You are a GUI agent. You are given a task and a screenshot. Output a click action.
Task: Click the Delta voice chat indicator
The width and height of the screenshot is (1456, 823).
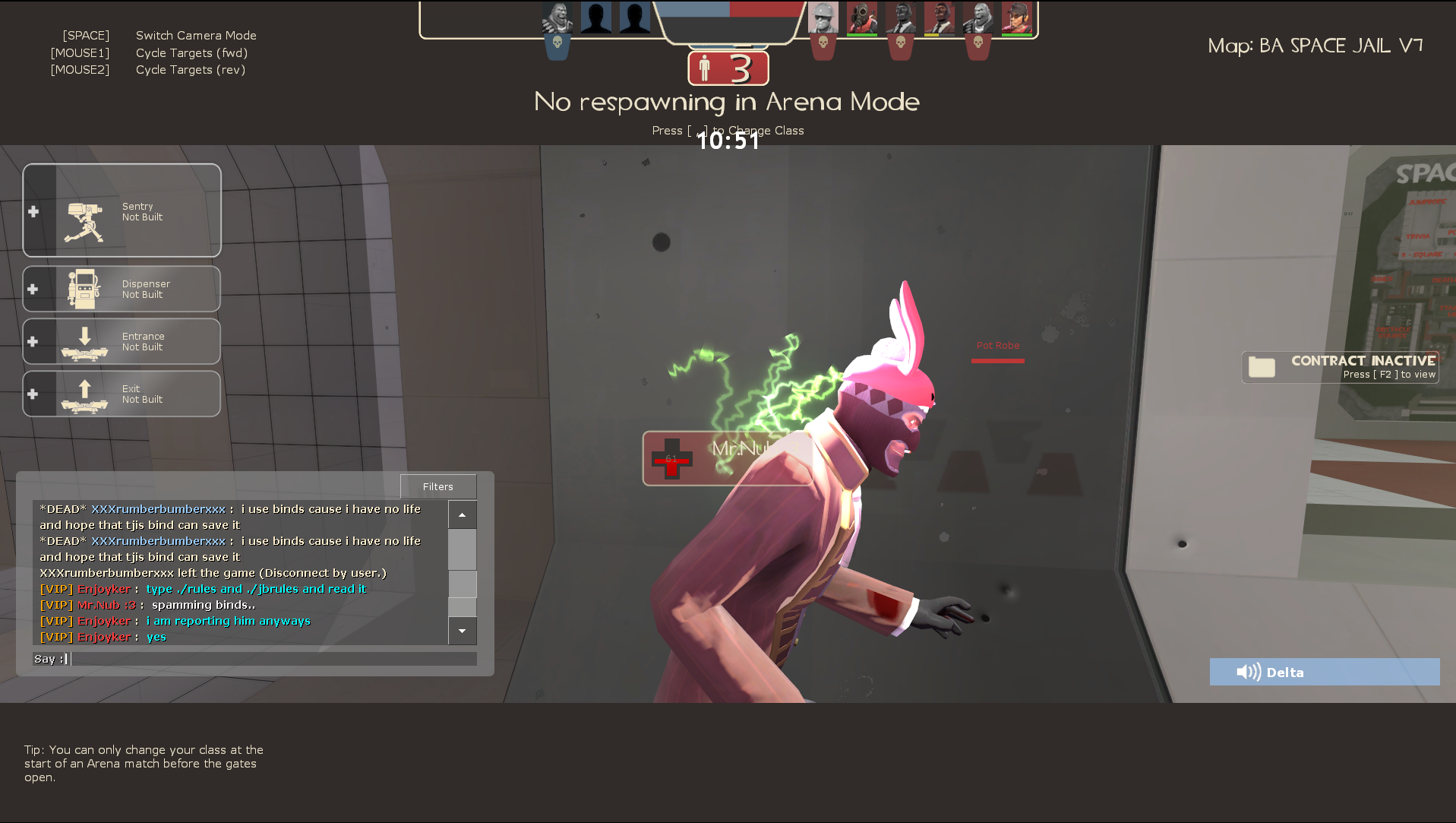click(x=1324, y=672)
